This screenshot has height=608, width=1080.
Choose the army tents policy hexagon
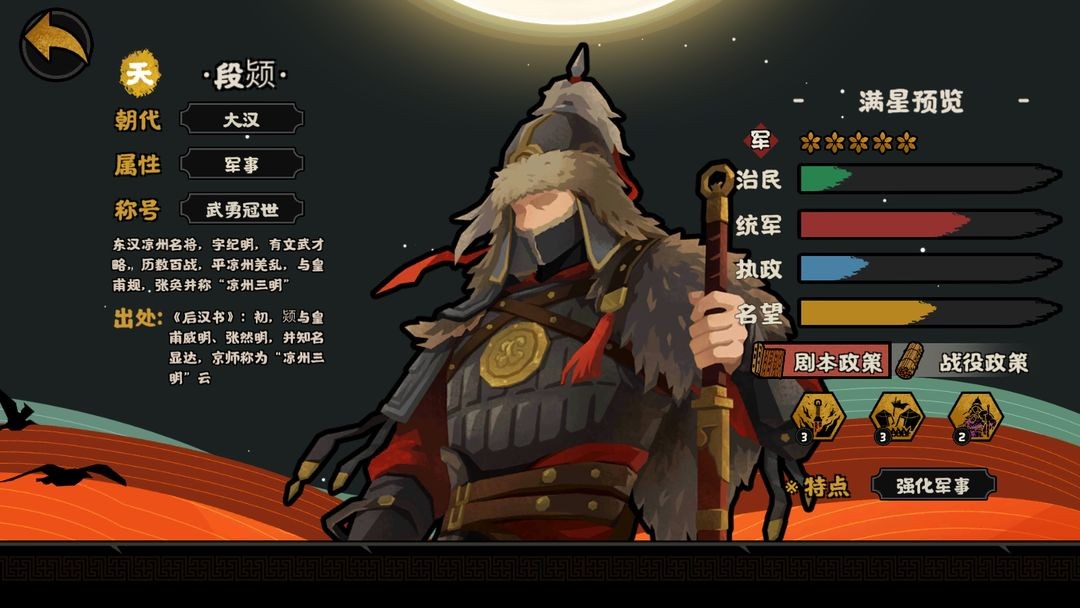(896, 415)
